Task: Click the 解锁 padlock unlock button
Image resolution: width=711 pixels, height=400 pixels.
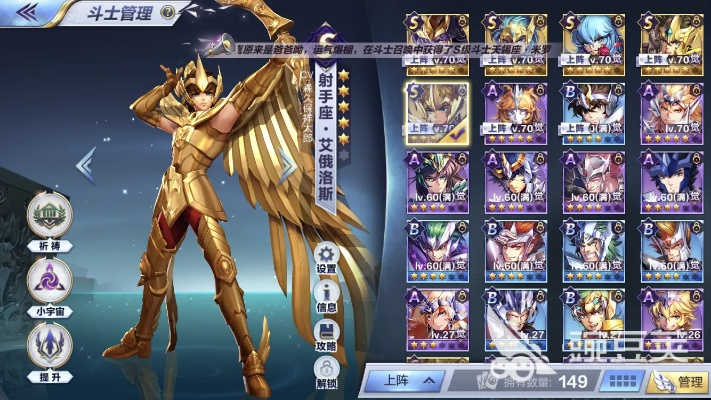Action: 326,371
